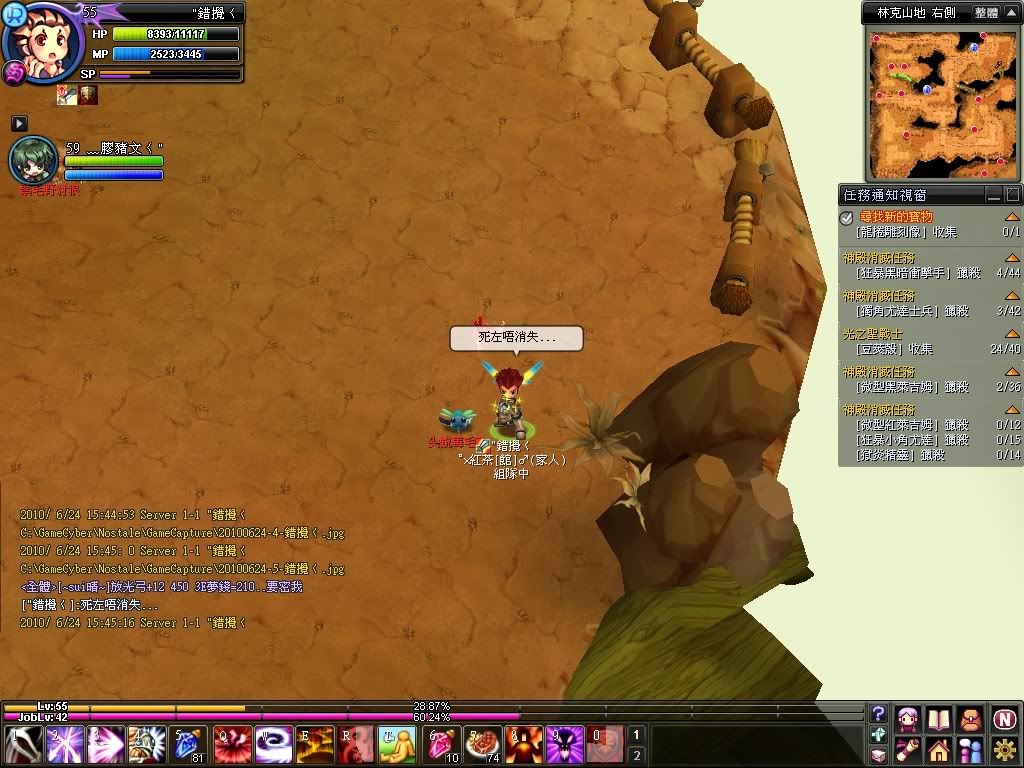Open the friends chat-bubble icon
Image resolution: width=1024 pixels, height=768 pixels.
970,750
